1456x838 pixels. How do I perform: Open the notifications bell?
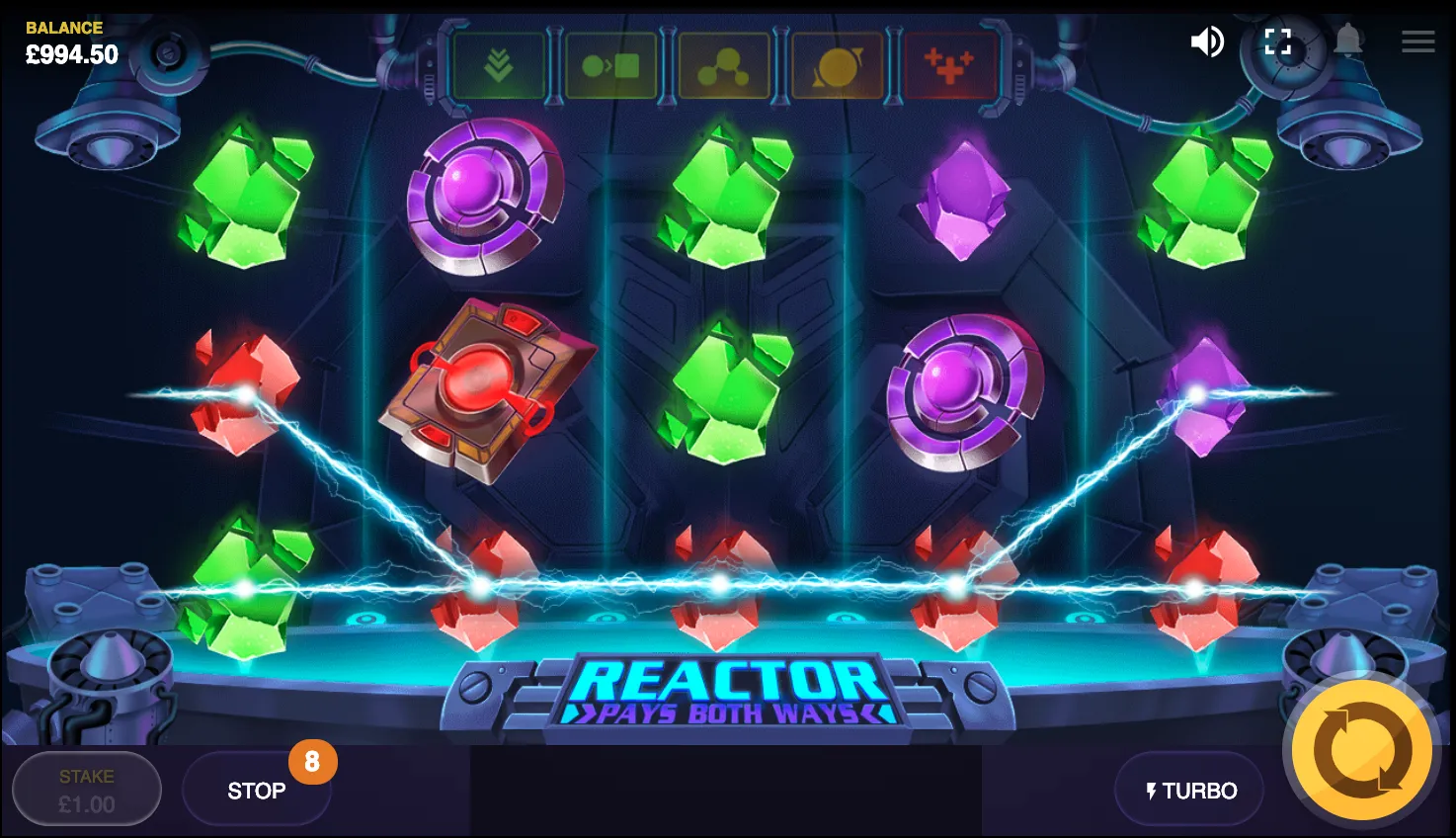1348,42
